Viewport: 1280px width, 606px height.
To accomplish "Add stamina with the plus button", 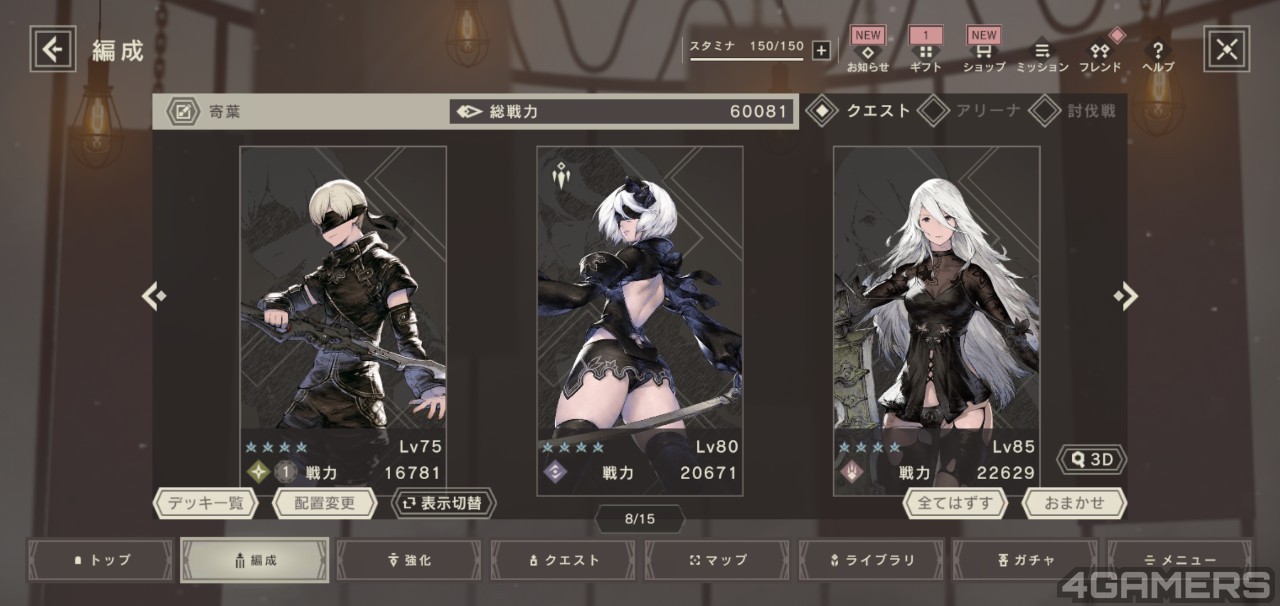I will (x=821, y=51).
